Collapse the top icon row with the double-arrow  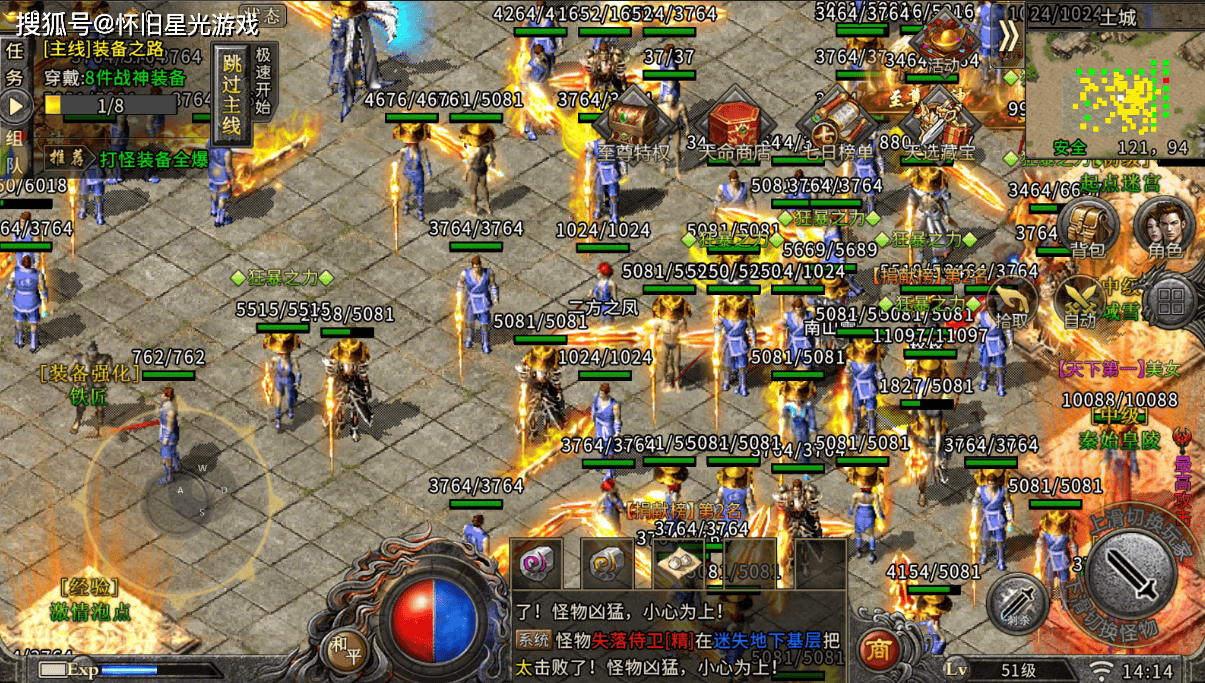[1008, 35]
